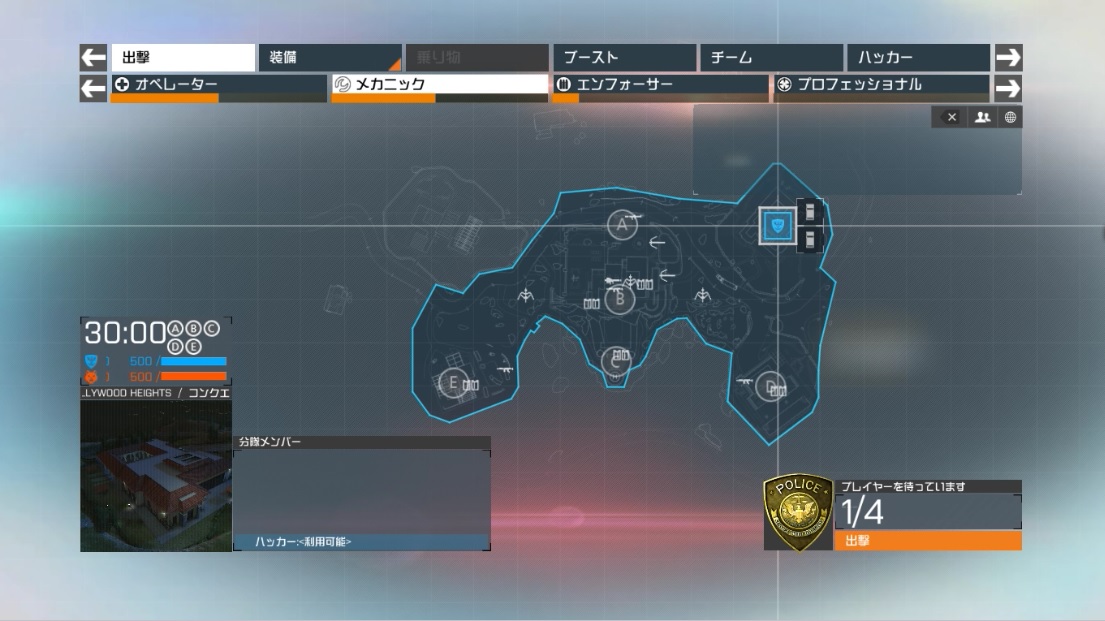Switch to the ハッカー tab
The width and height of the screenshot is (1105, 621).
917,58
